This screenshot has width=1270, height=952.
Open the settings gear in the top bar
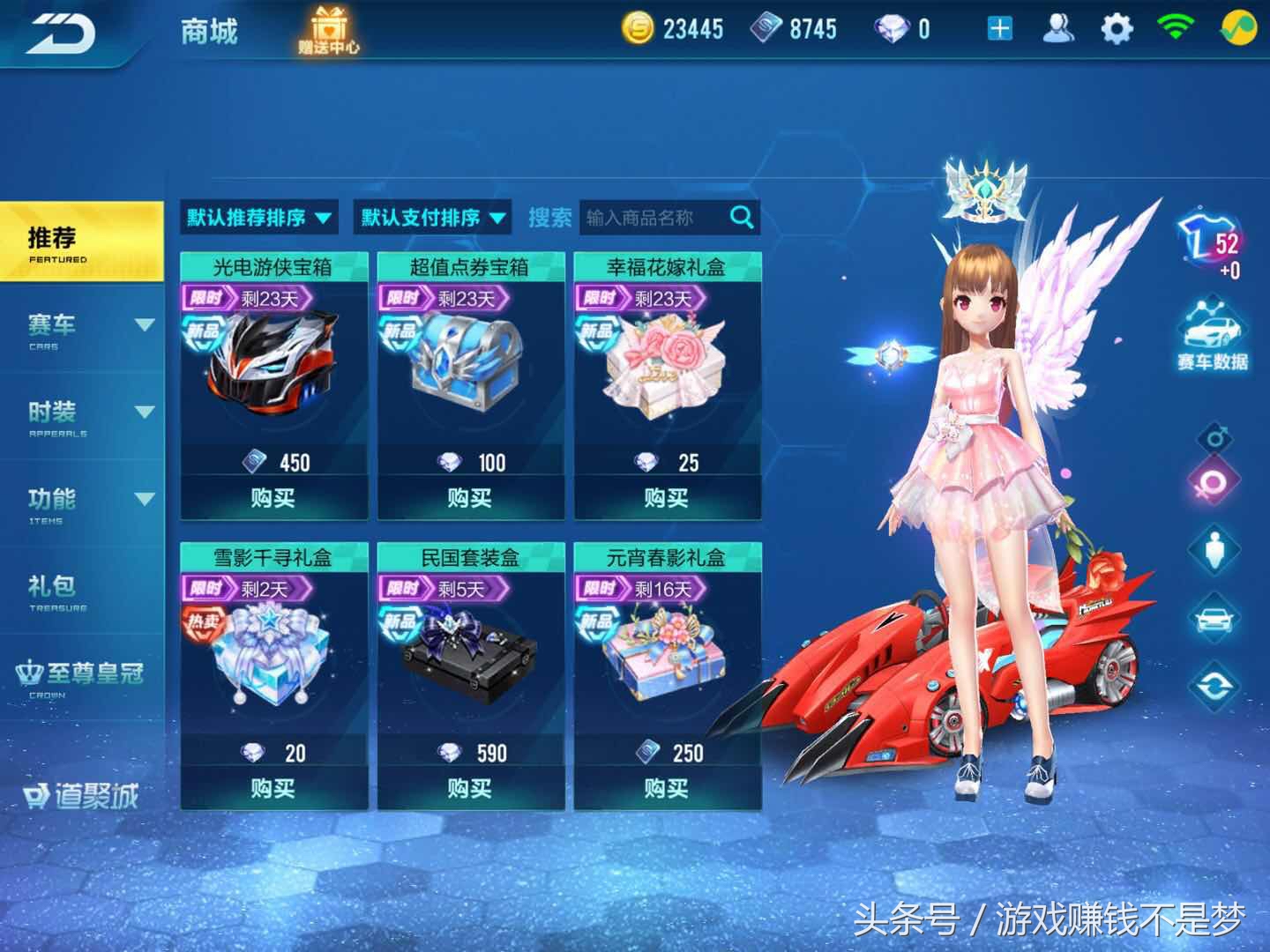point(1117,27)
